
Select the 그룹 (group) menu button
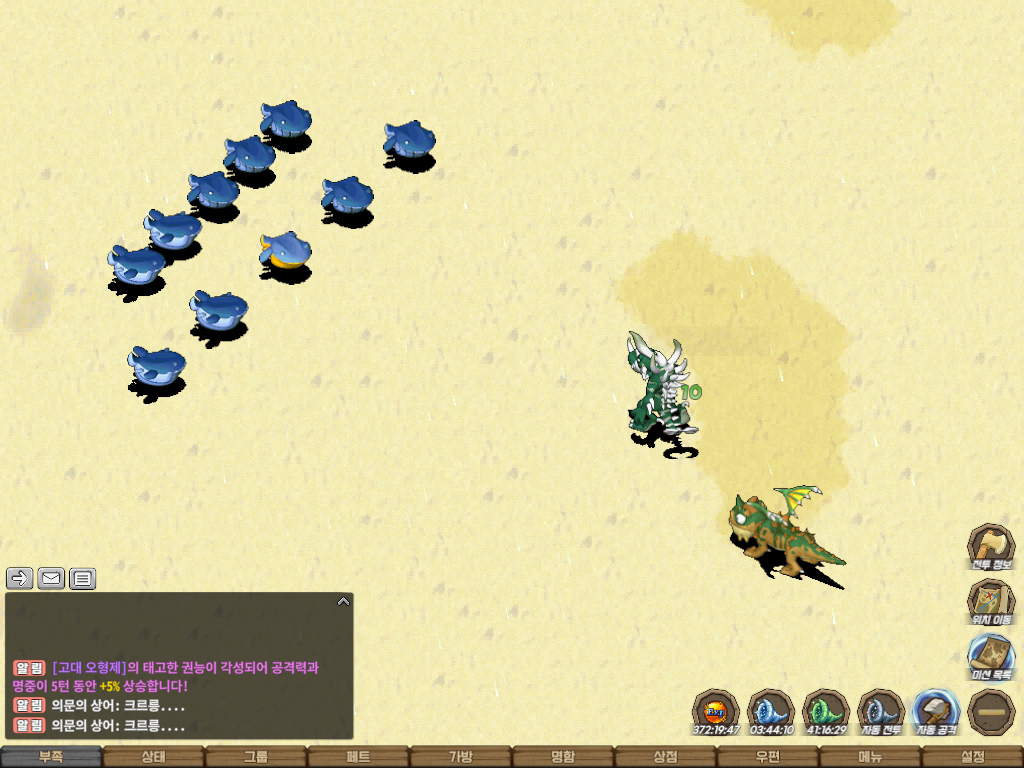pyautogui.click(x=256, y=757)
